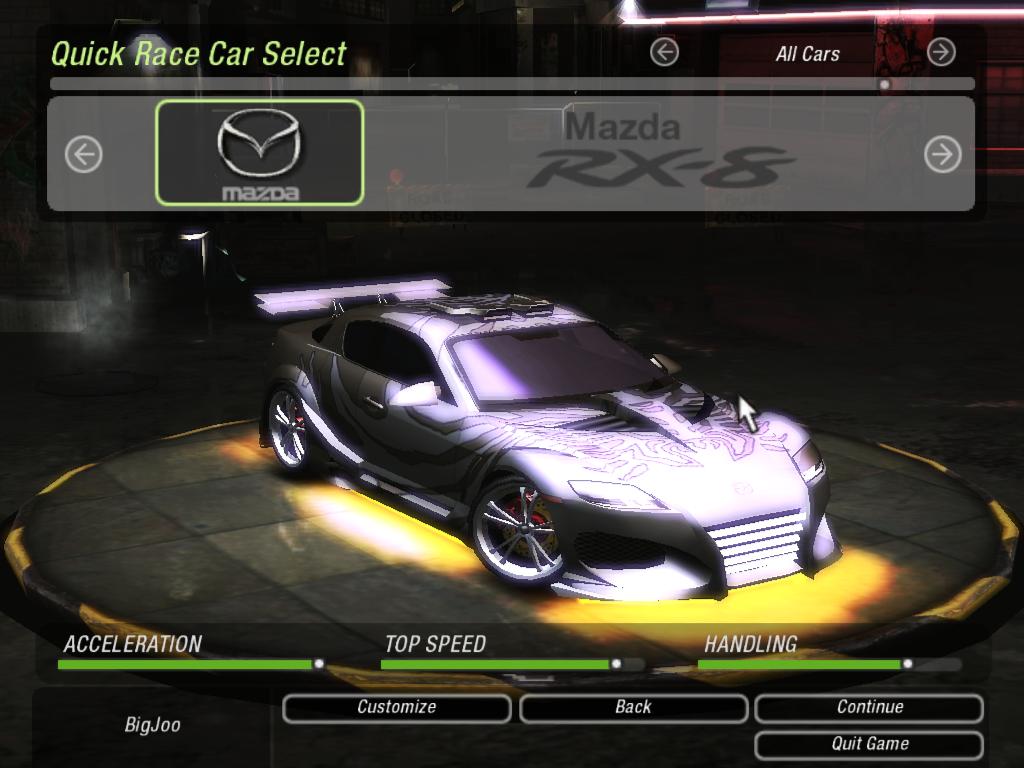
Task: Show the previous car with the left arrow
Action: 84,154
